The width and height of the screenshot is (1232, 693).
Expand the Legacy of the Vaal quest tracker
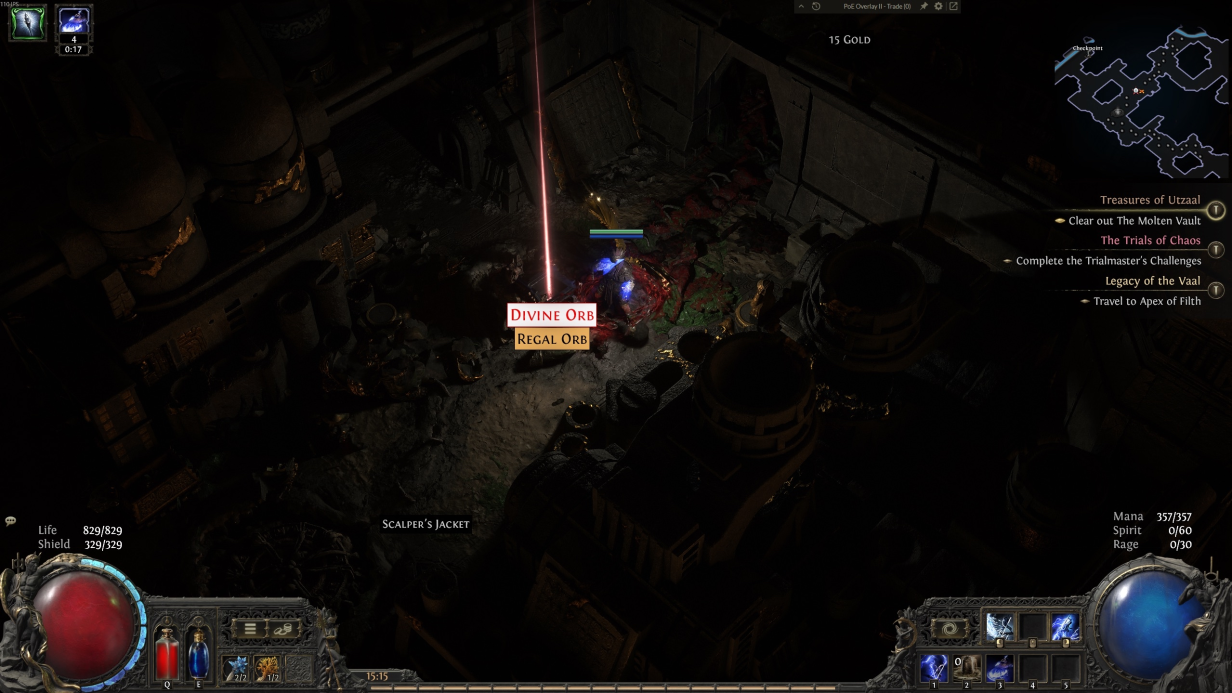[1215, 291]
